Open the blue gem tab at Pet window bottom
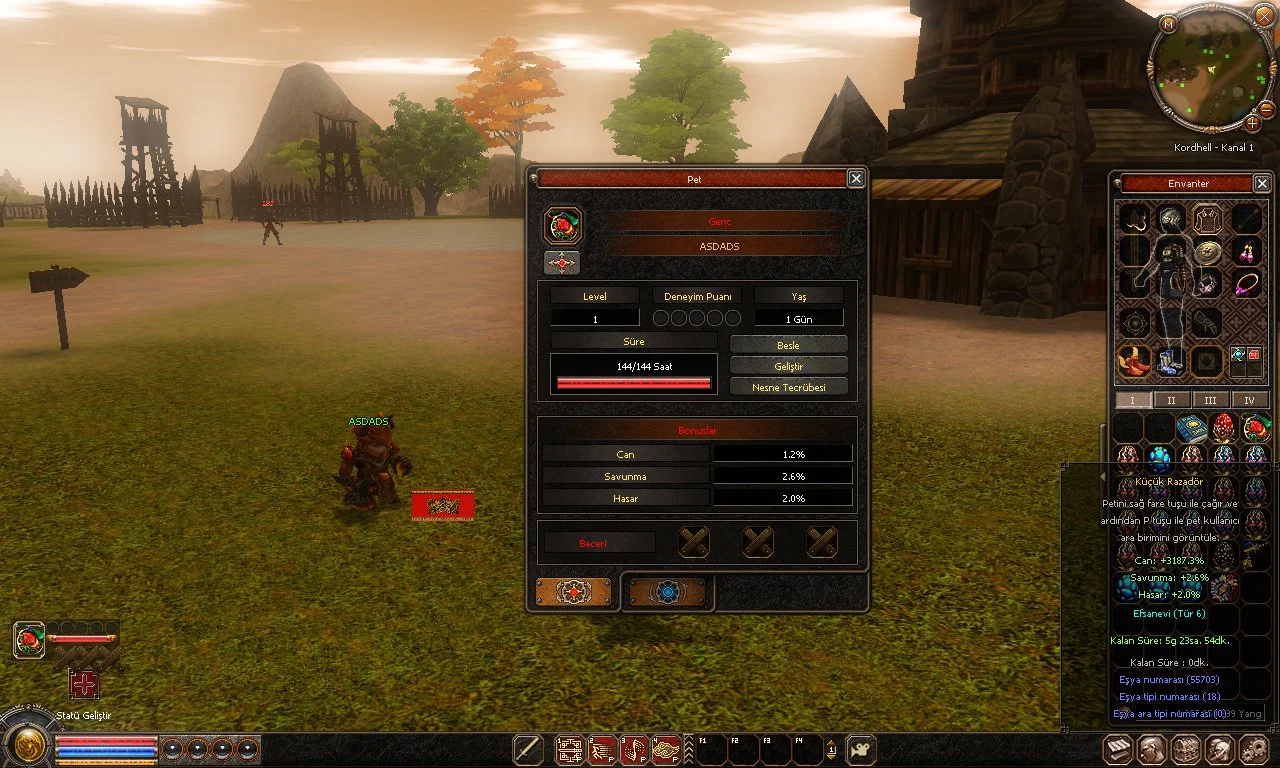1280x768 pixels. click(668, 592)
